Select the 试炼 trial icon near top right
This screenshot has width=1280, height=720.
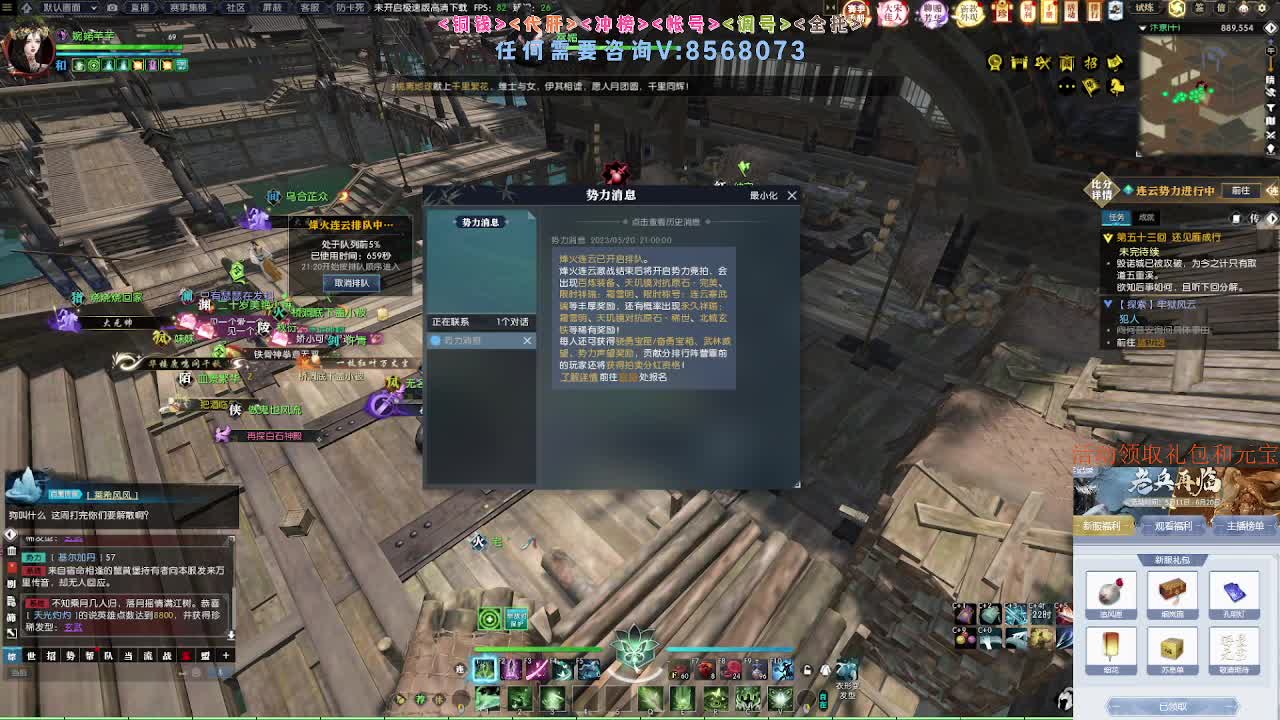pyautogui.click(x=1145, y=7)
